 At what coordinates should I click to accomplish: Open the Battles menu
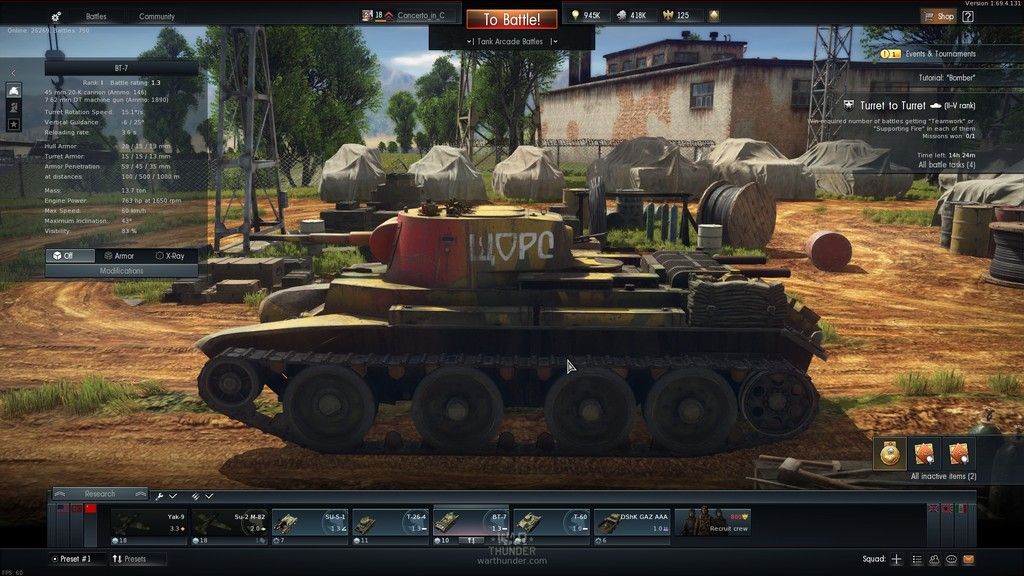click(96, 17)
